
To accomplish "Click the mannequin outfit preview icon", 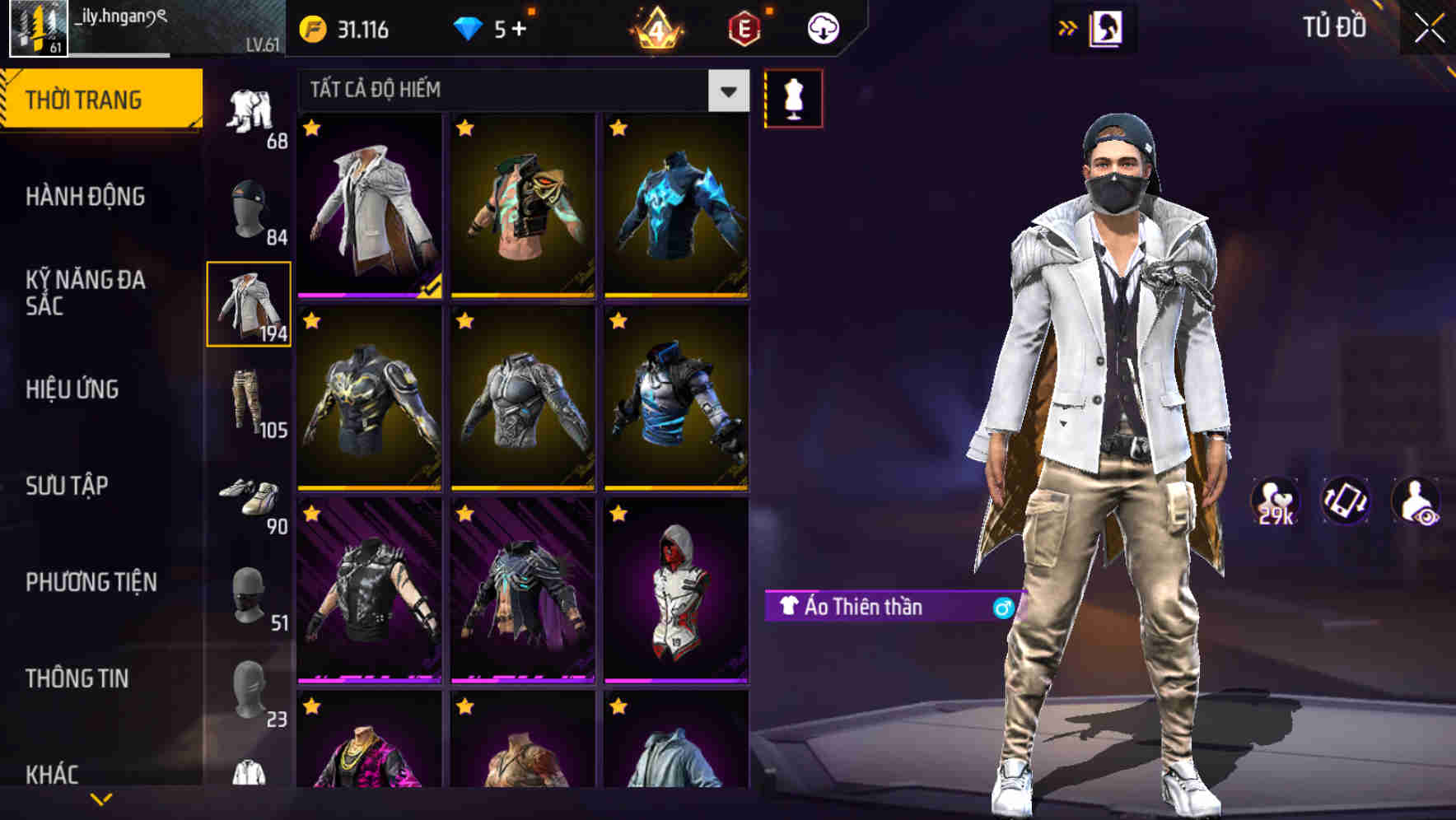I will 793,97.
